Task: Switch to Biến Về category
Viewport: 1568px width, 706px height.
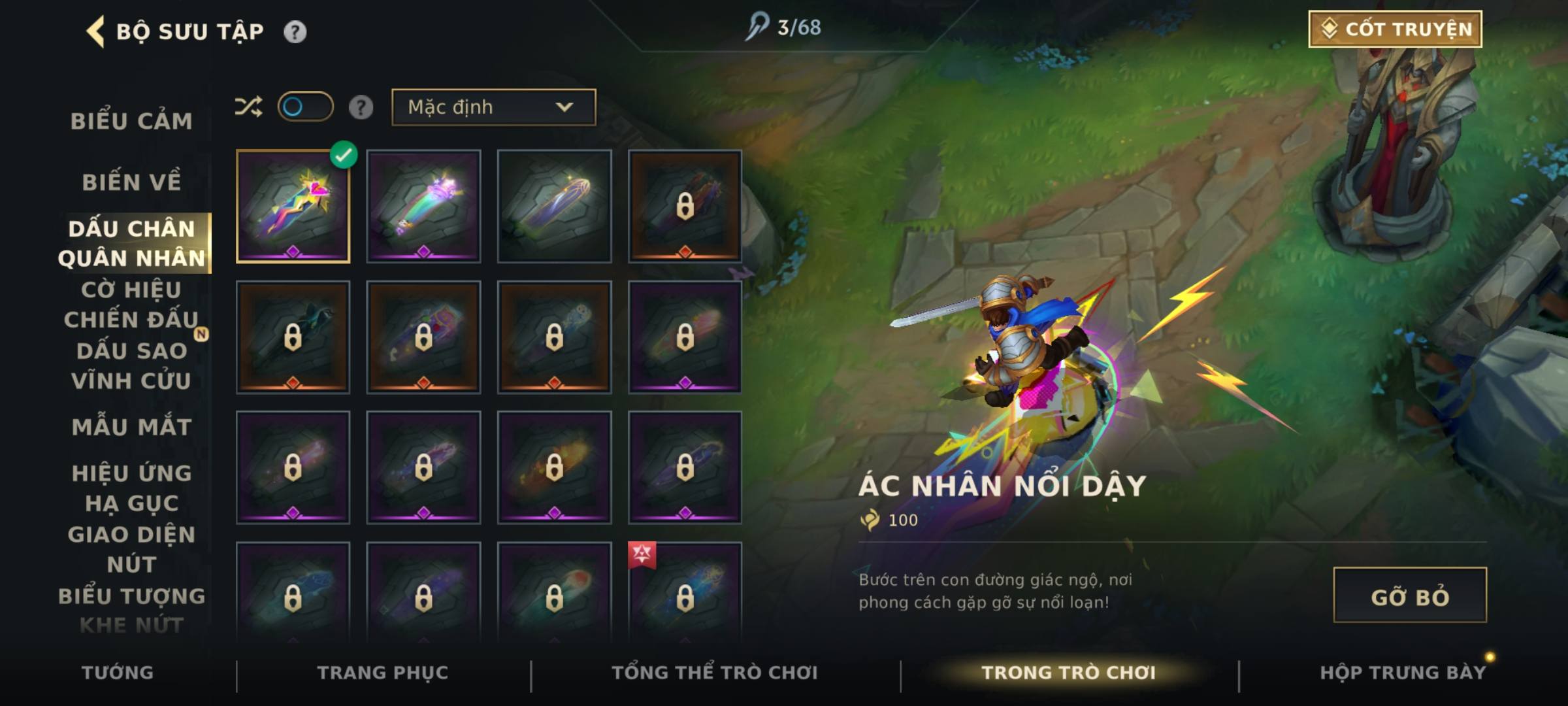Action: tap(131, 182)
